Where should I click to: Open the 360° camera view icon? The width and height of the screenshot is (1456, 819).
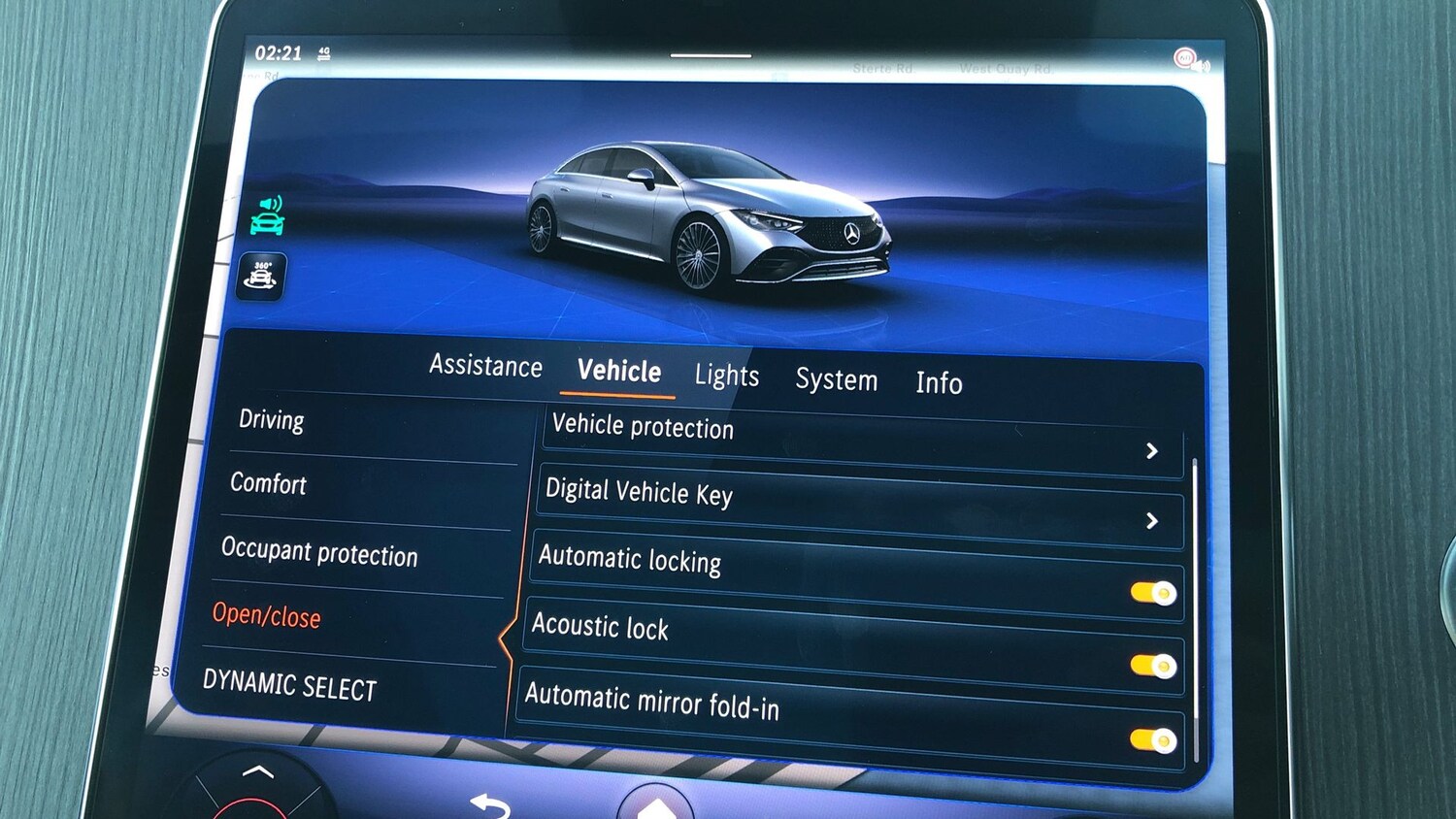point(261,276)
